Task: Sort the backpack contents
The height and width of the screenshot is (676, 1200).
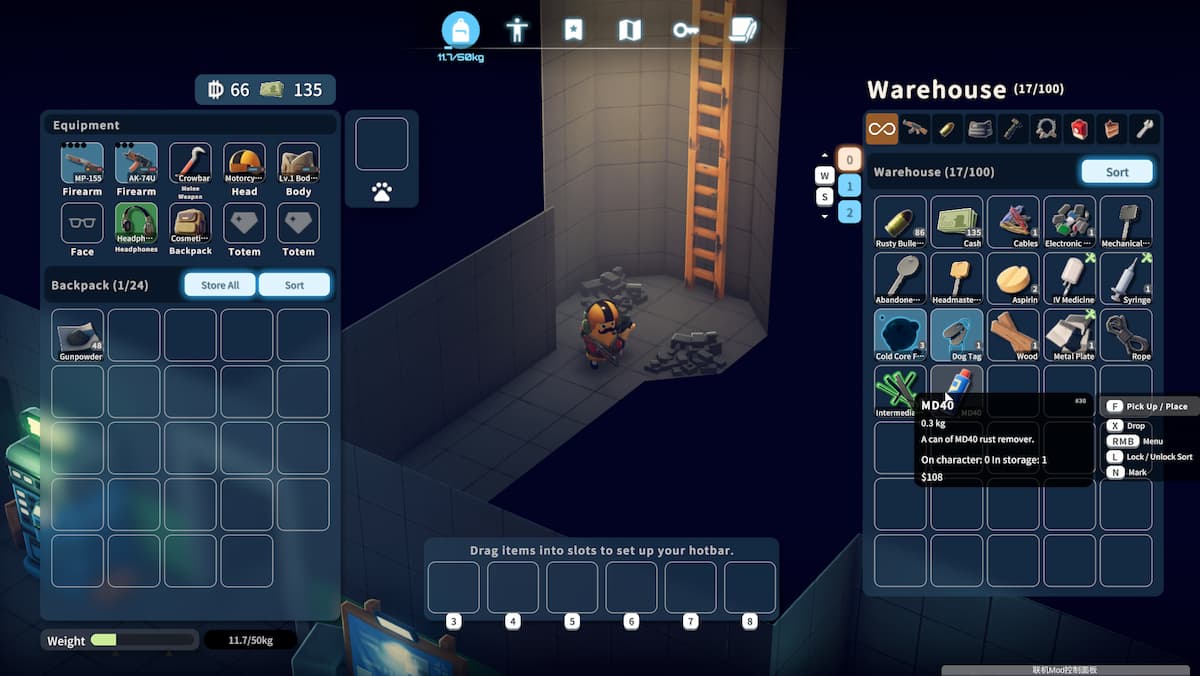Action: point(294,285)
